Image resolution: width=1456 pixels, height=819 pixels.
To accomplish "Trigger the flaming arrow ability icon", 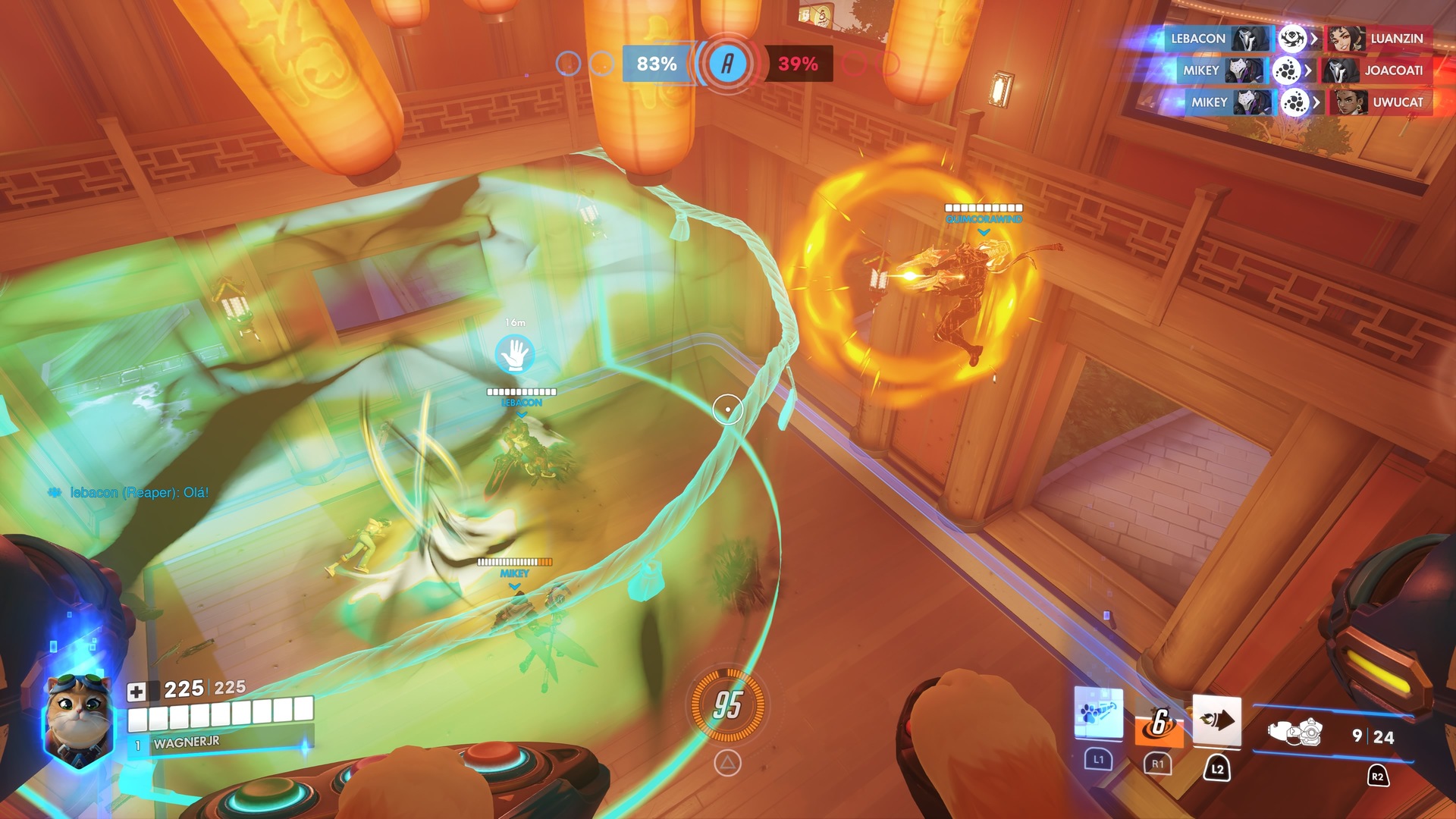I will (x=1216, y=720).
